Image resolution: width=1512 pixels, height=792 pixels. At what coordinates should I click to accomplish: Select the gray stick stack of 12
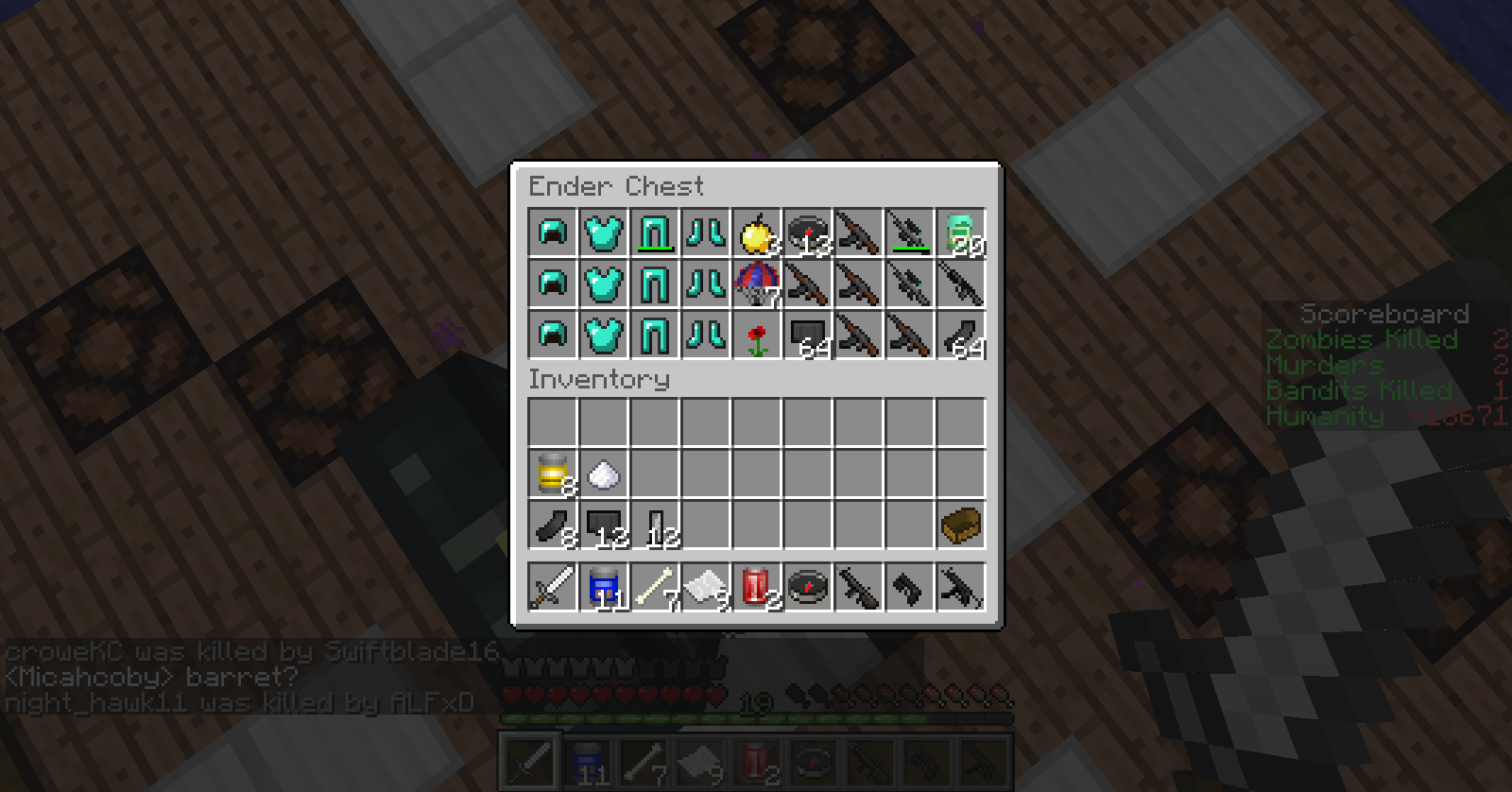[x=654, y=525]
